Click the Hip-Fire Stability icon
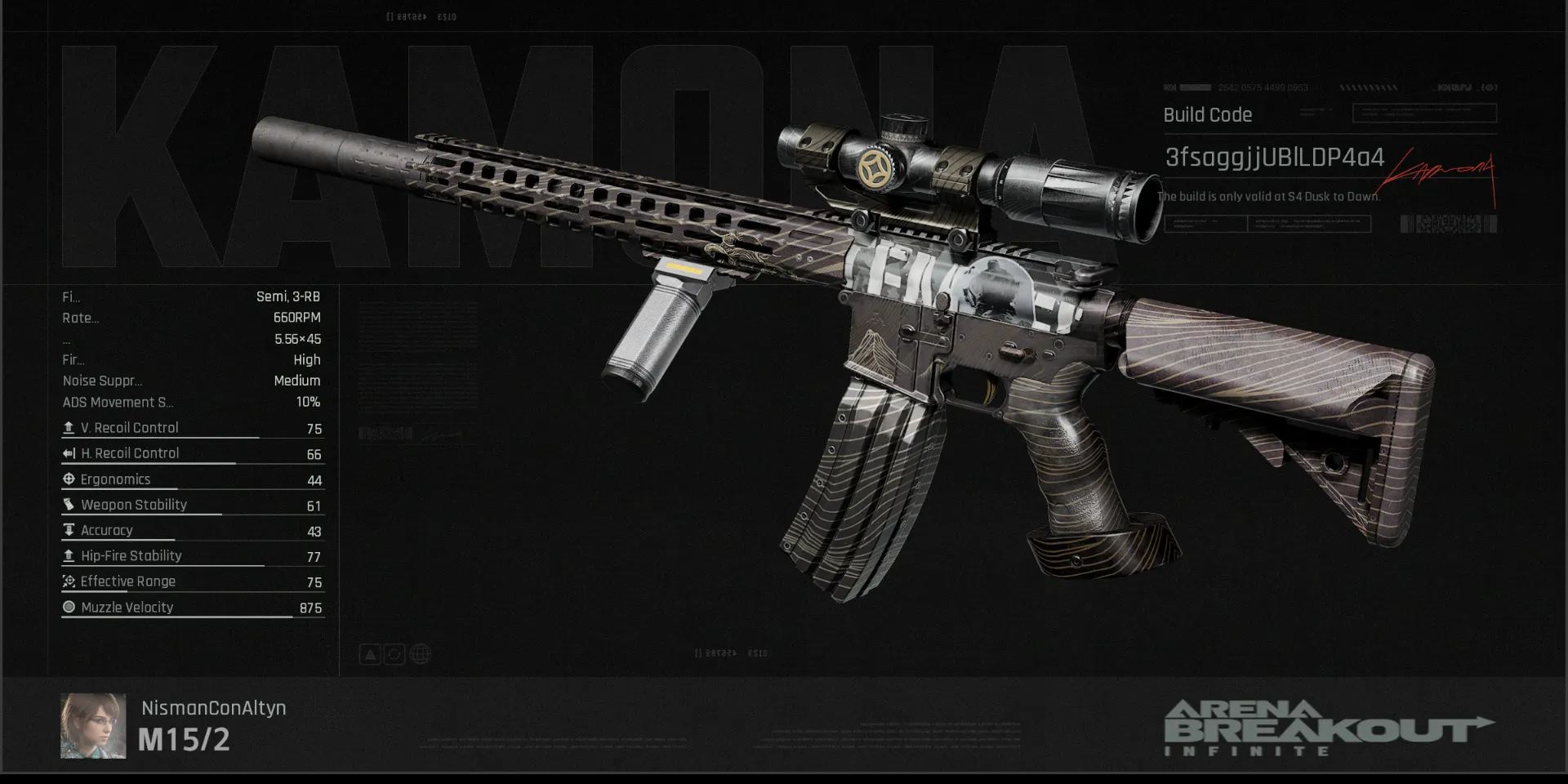 pyautogui.click(x=69, y=555)
